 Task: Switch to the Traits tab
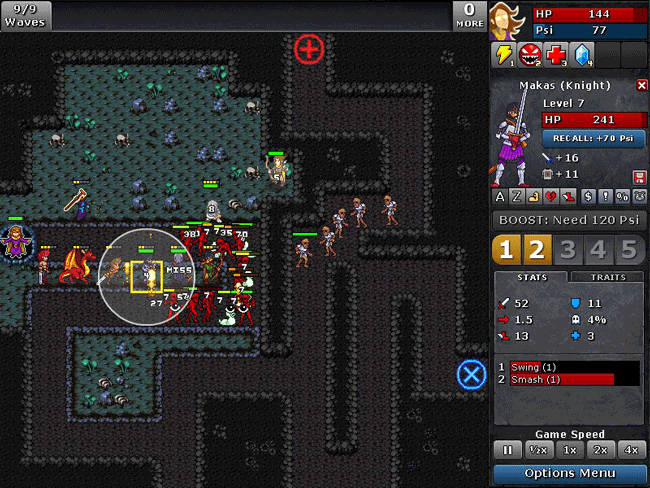[x=608, y=277]
